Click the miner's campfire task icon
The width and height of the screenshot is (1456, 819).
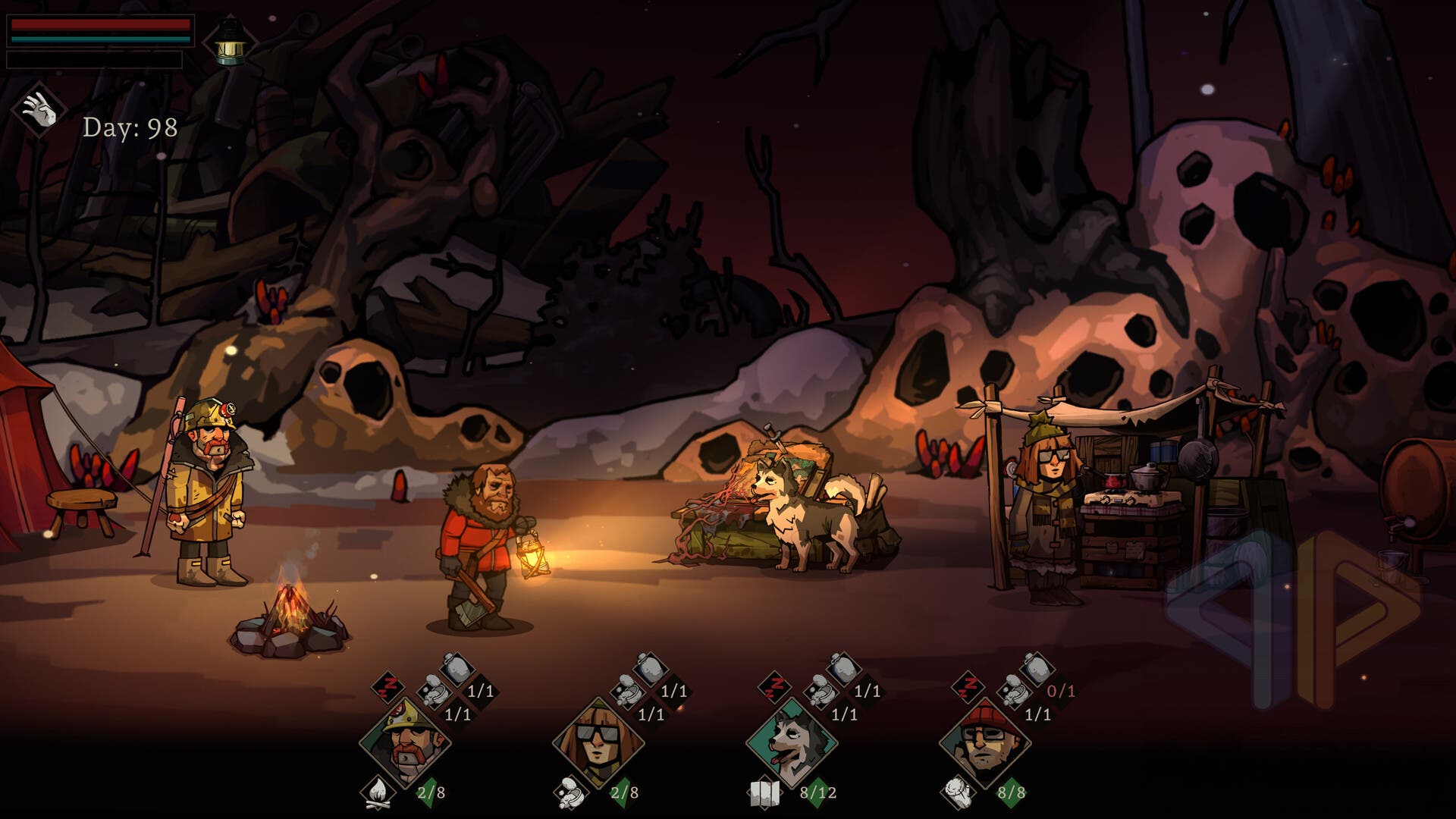click(377, 792)
